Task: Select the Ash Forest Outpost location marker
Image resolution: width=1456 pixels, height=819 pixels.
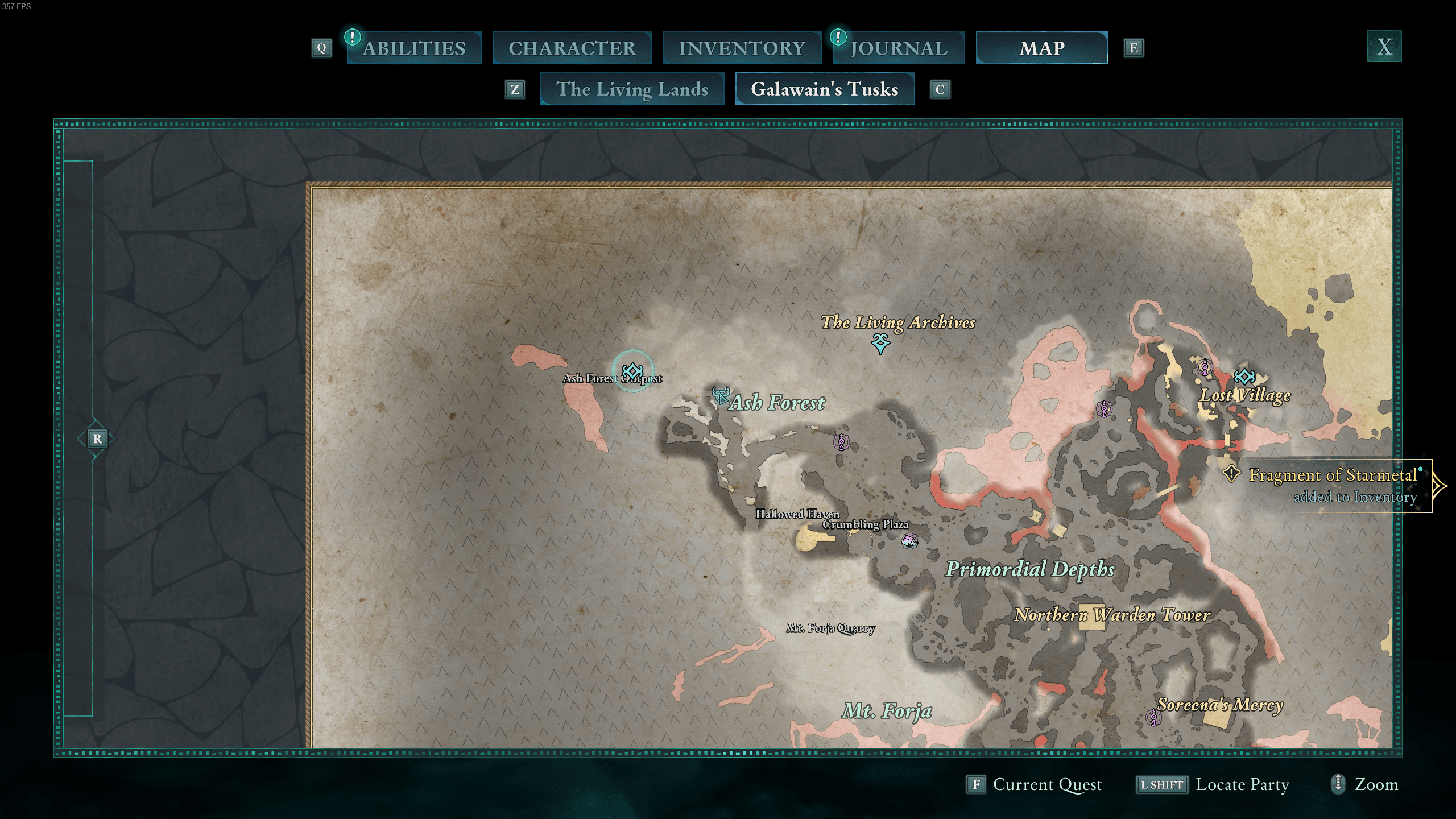Action: pyautogui.click(x=631, y=371)
